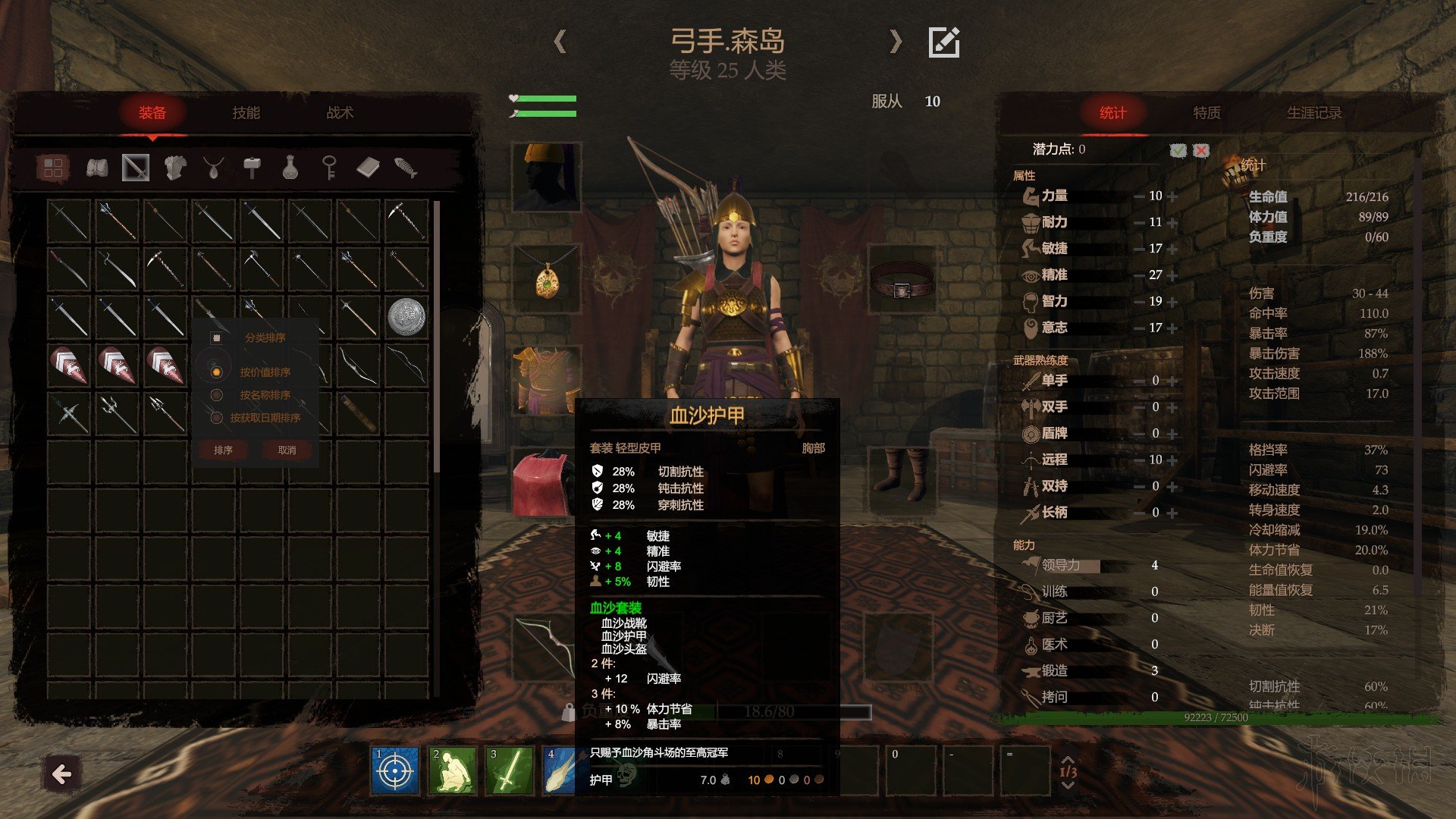This screenshot has height=819, width=1456.
Task: Cancel sorting with the 取消 button
Action: tap(287, 450)
